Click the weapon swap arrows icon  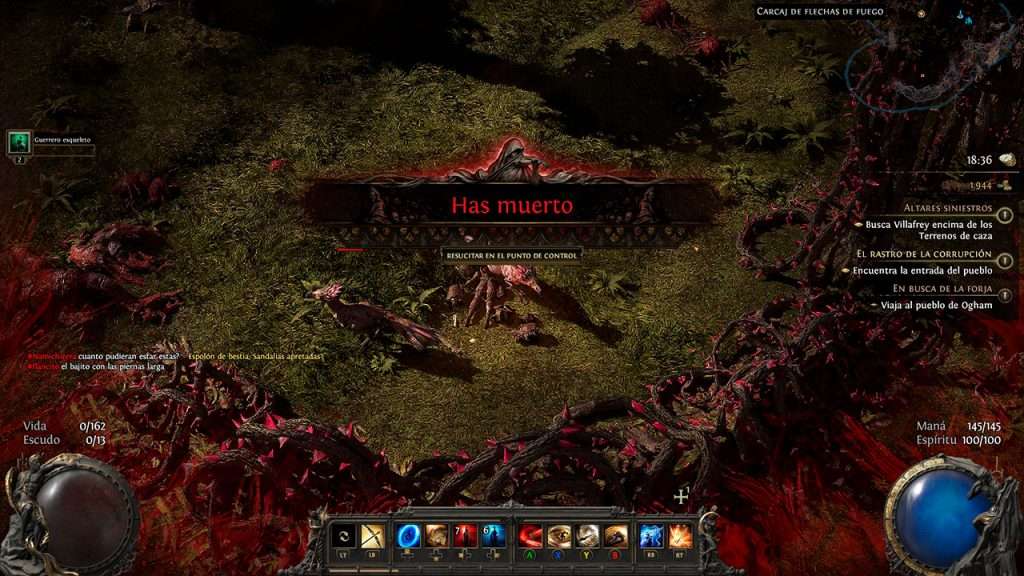pos(344,535)
